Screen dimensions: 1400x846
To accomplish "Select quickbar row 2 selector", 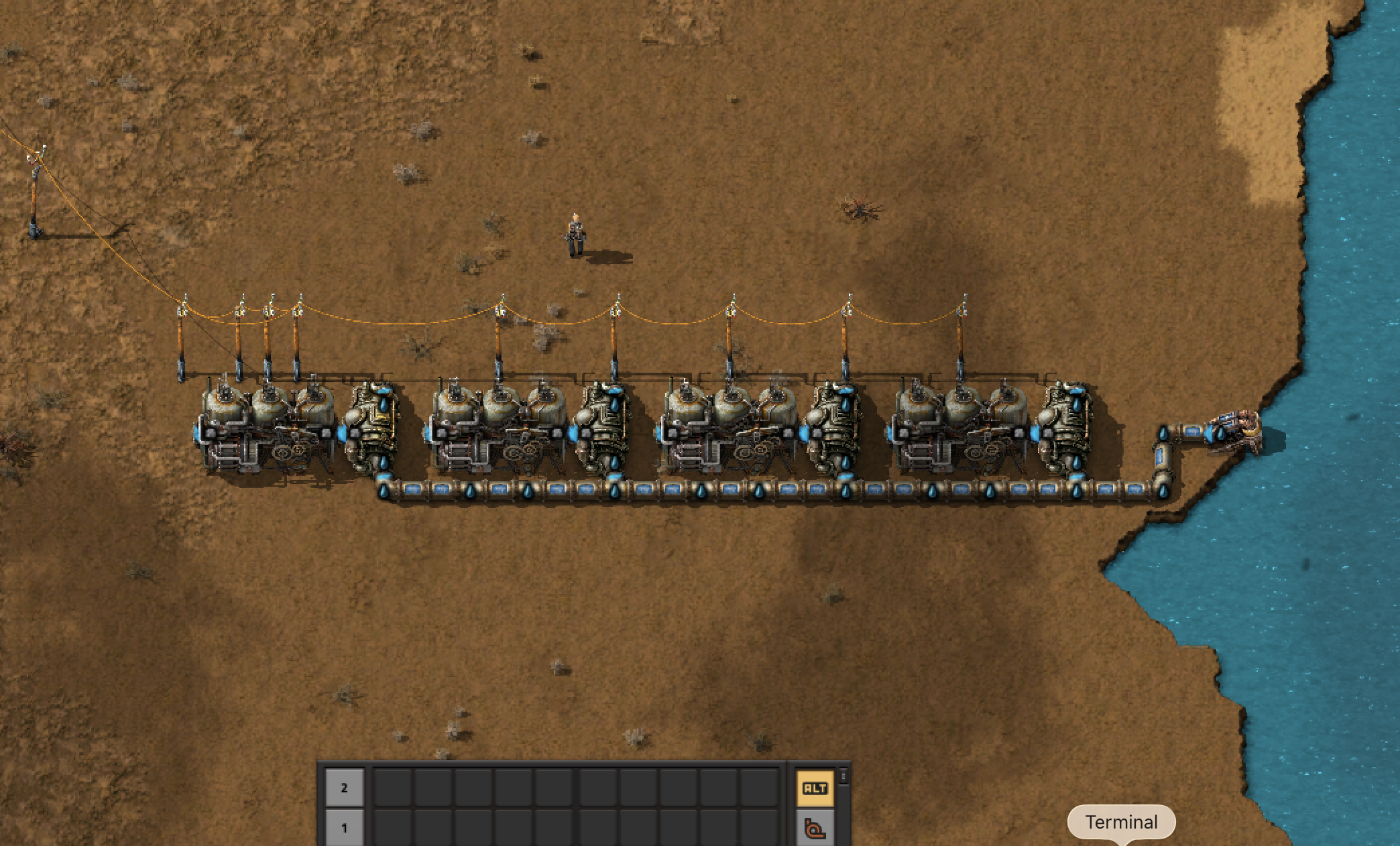I will coord(344,788).
